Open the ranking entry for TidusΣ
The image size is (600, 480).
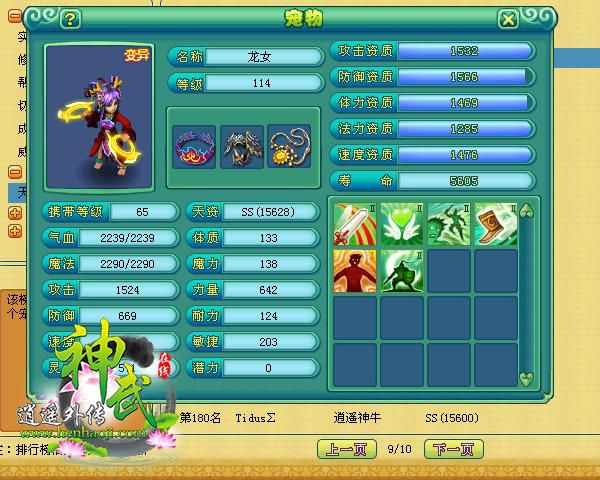tap(254, 417)
